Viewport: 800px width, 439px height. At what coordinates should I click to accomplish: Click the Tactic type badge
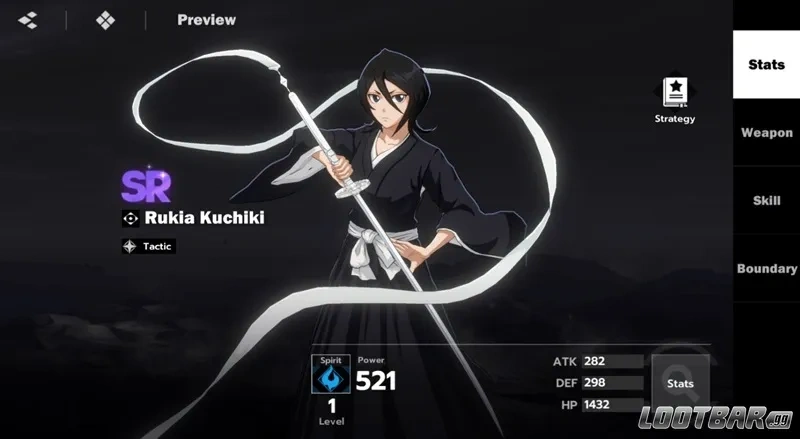point(148,246)
